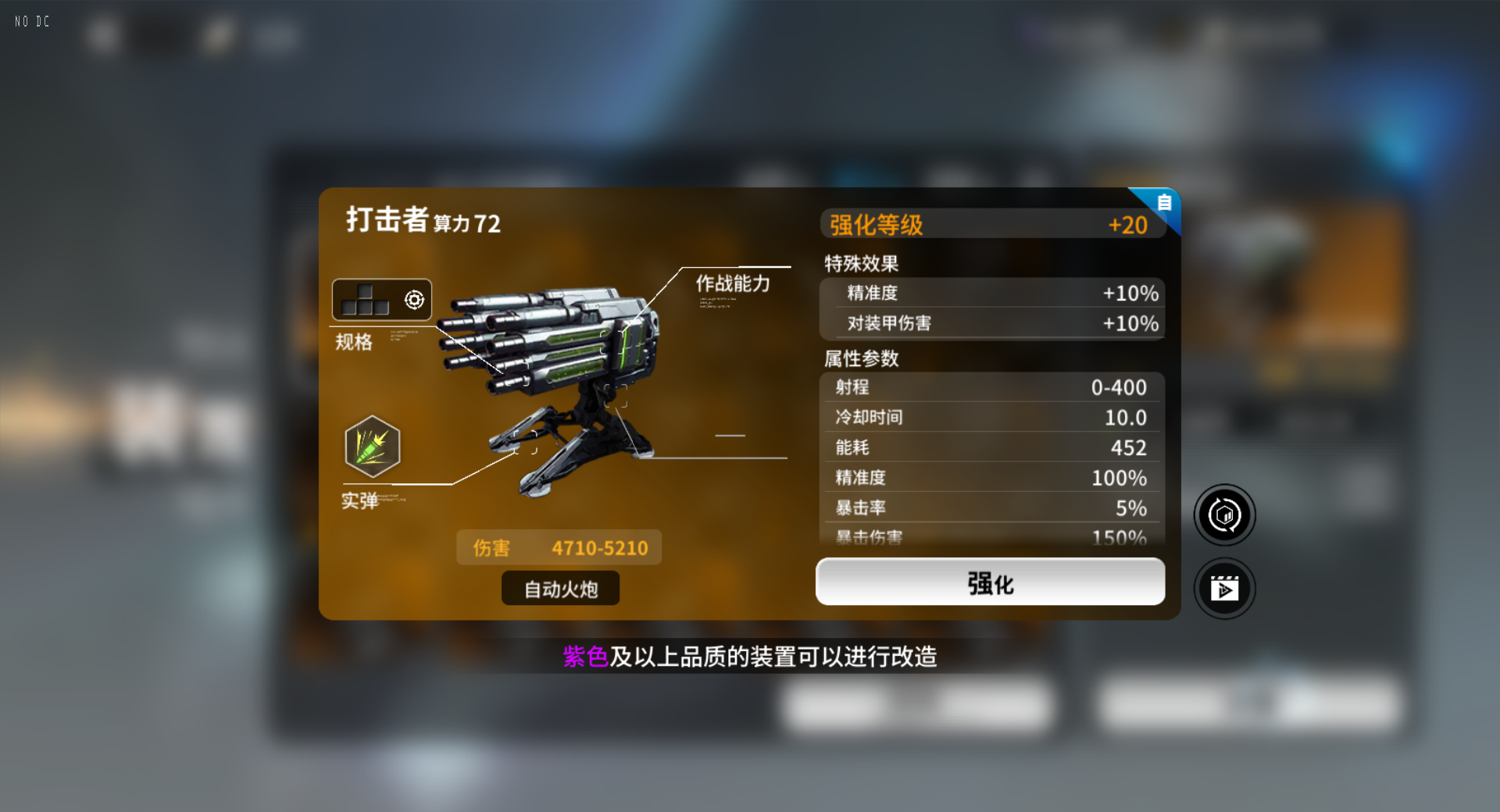Open the clapperboard video preview icon

1224,588
